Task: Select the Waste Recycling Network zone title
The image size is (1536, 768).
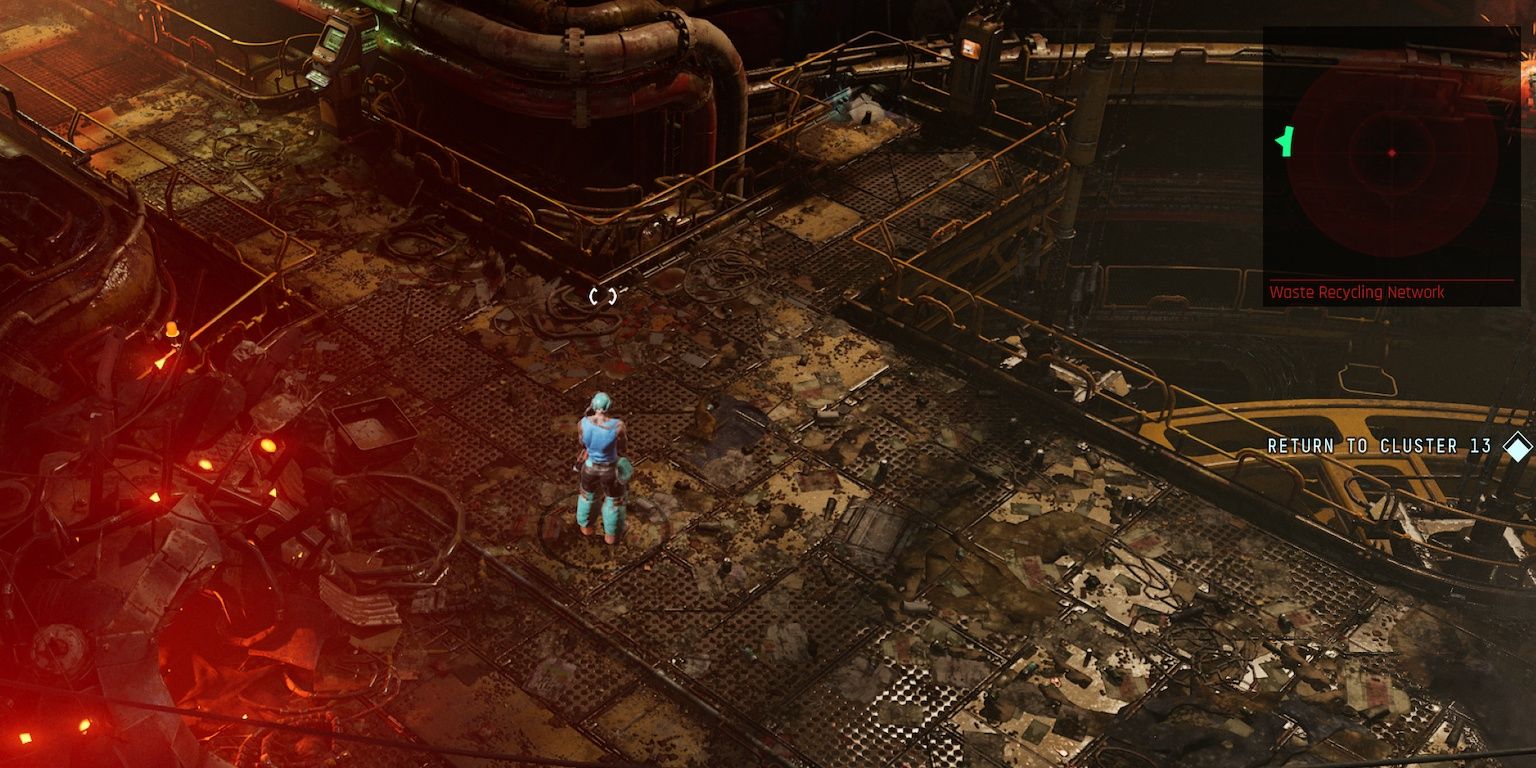Action: click(x=1357, y=293)
